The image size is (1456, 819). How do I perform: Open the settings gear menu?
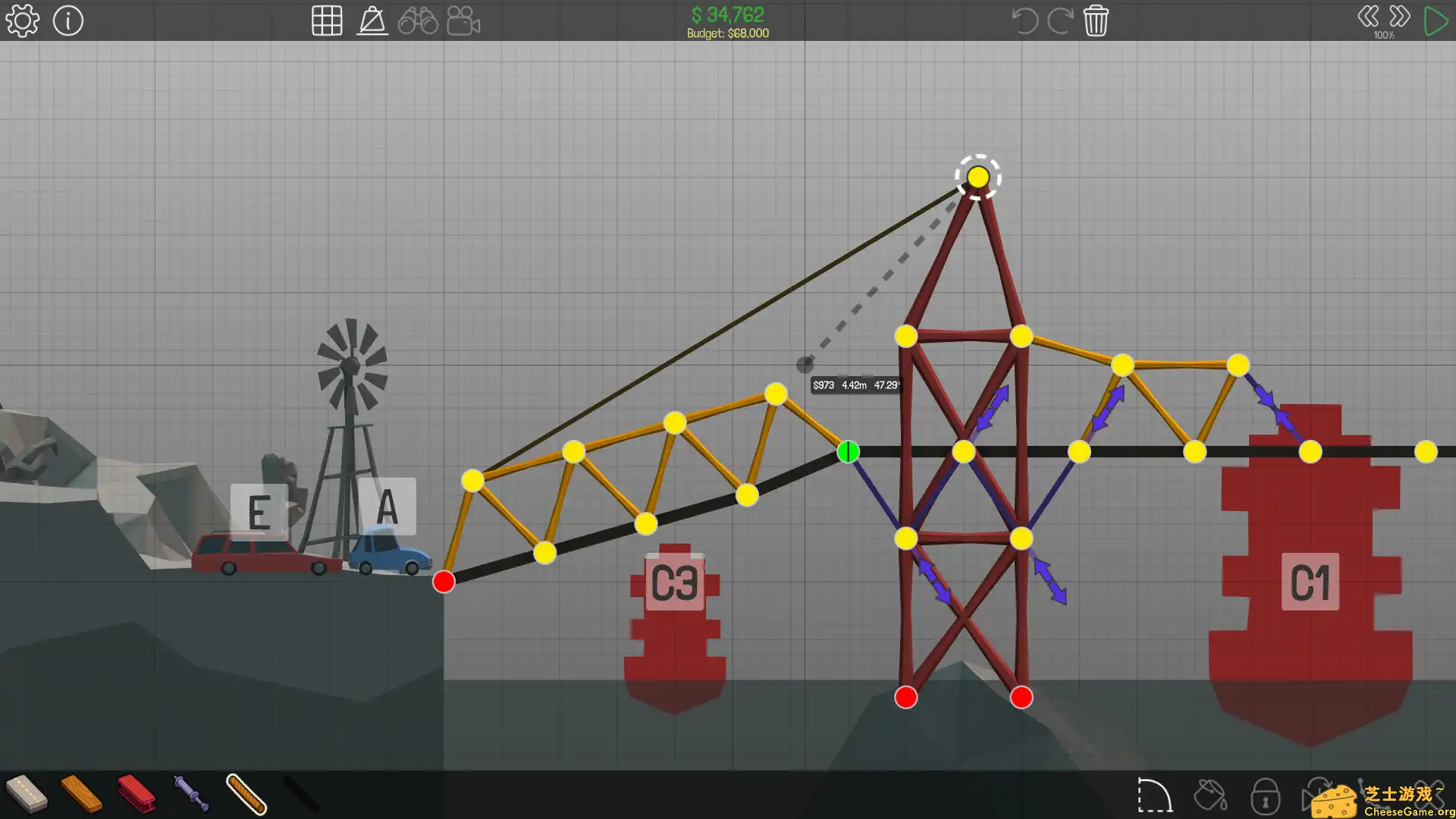(x=23, y=20)
